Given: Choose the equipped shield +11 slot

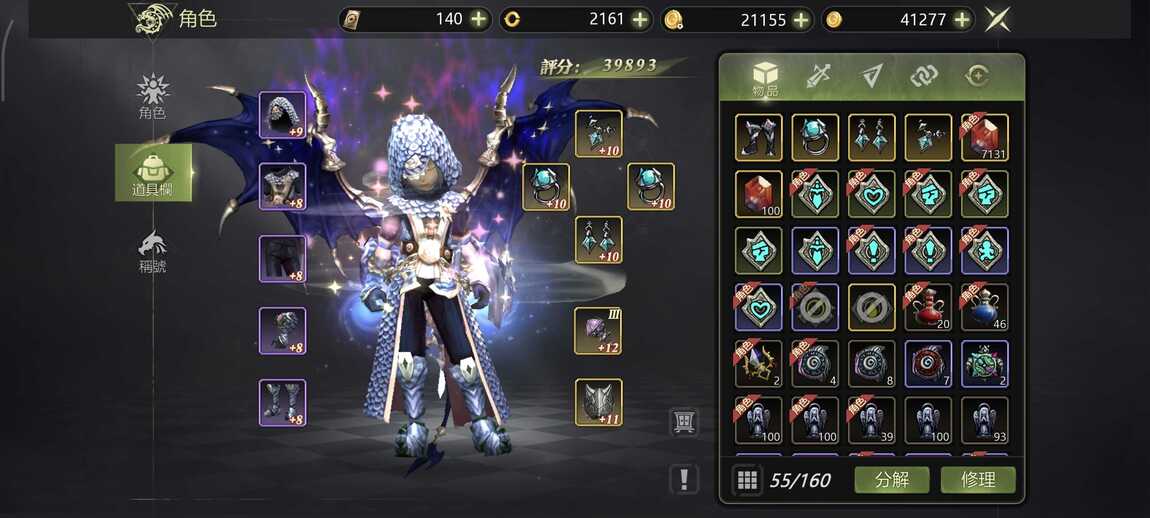Looking at the screenshot, I should pos(598,403).
